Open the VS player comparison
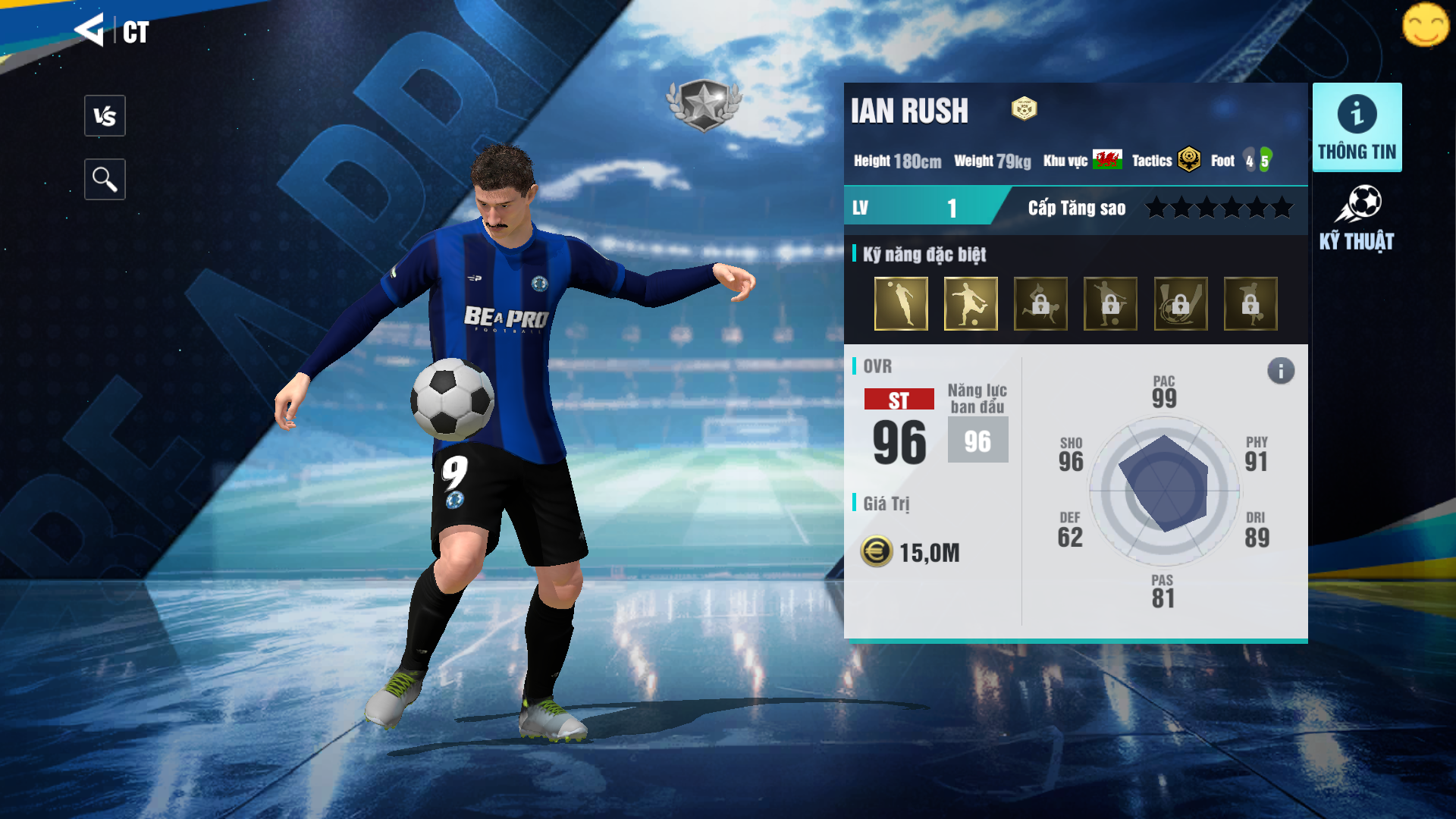 tap(105, 116)
